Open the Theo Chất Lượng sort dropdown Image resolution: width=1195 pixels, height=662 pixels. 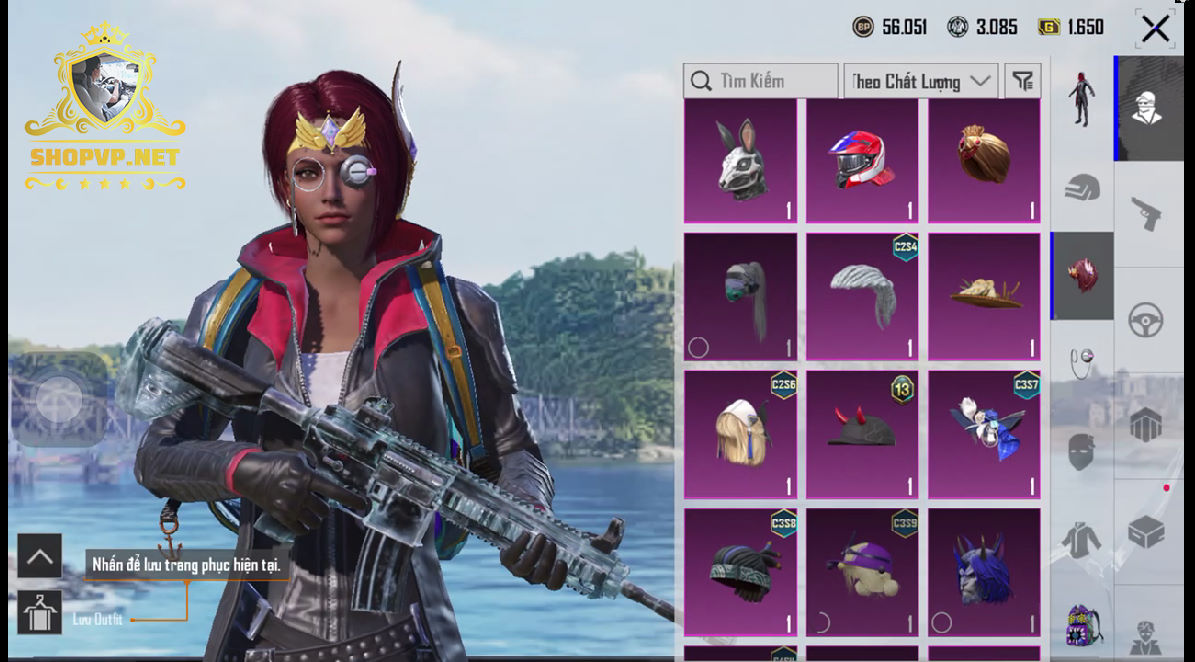pos(920,81)
